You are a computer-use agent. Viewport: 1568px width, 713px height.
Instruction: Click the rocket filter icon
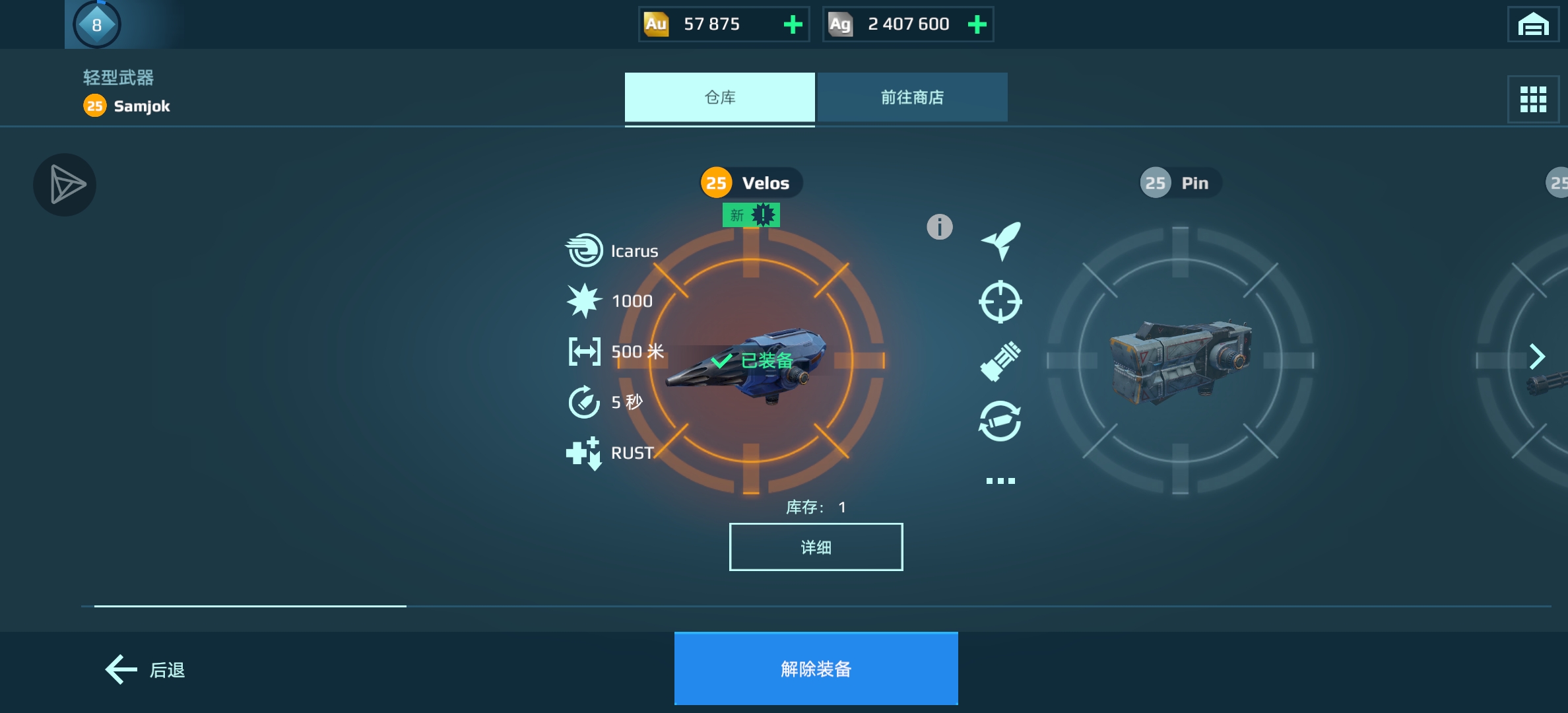pos(1000,241)
